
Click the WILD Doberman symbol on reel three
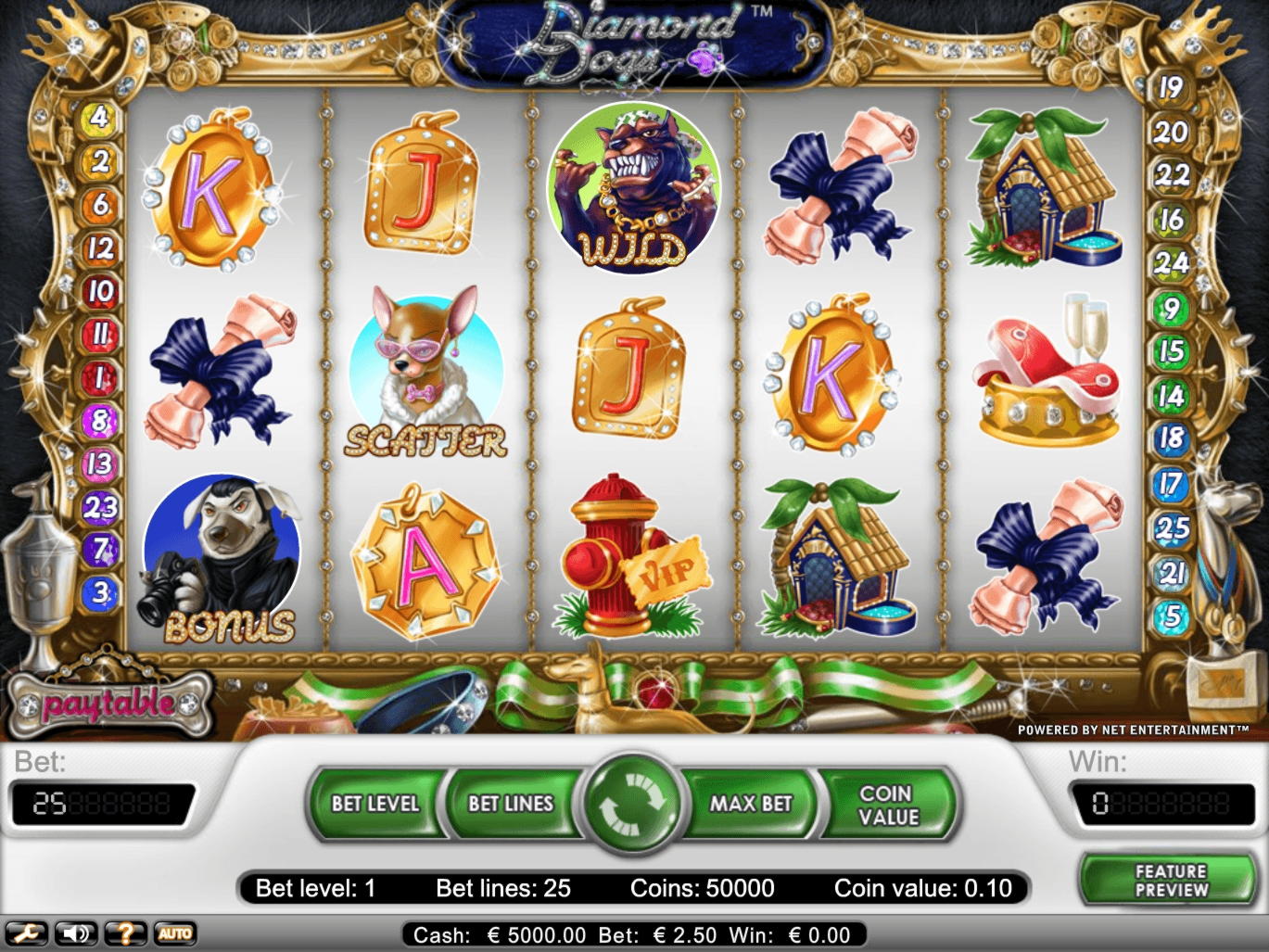coord(635,190)
